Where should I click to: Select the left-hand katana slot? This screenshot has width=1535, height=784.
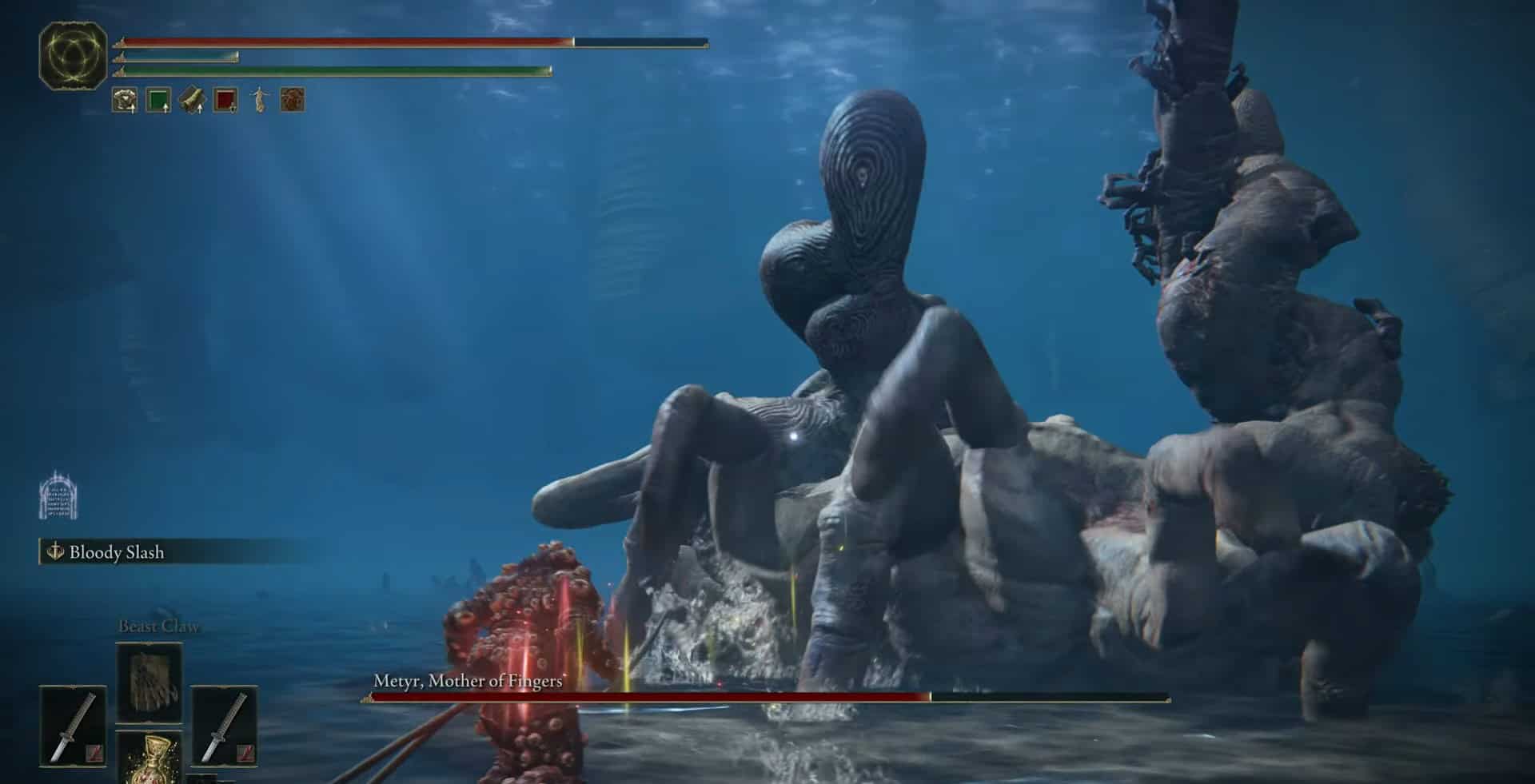tap(73, 726)
